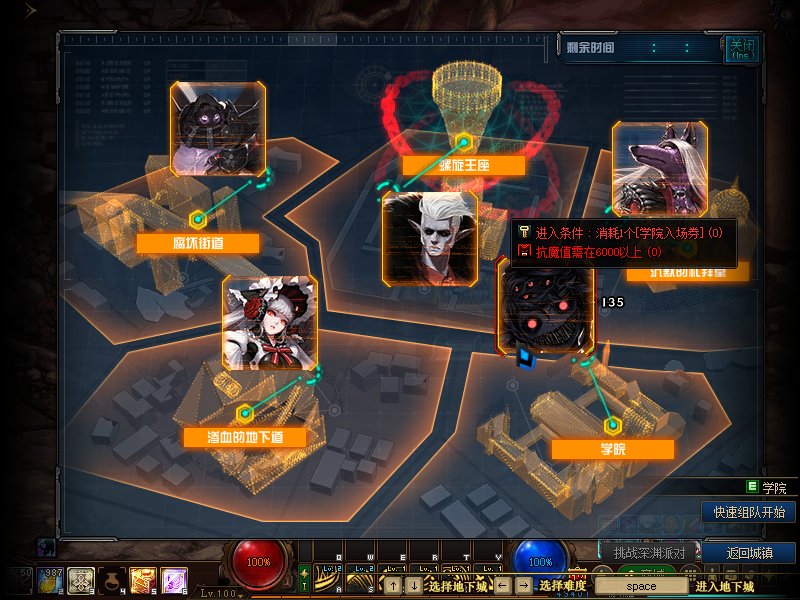The width and height of the screenshot is (800, 600).
Task: Choose the 螺旋王座 dungeon label
Action: [x=463, y=165]
